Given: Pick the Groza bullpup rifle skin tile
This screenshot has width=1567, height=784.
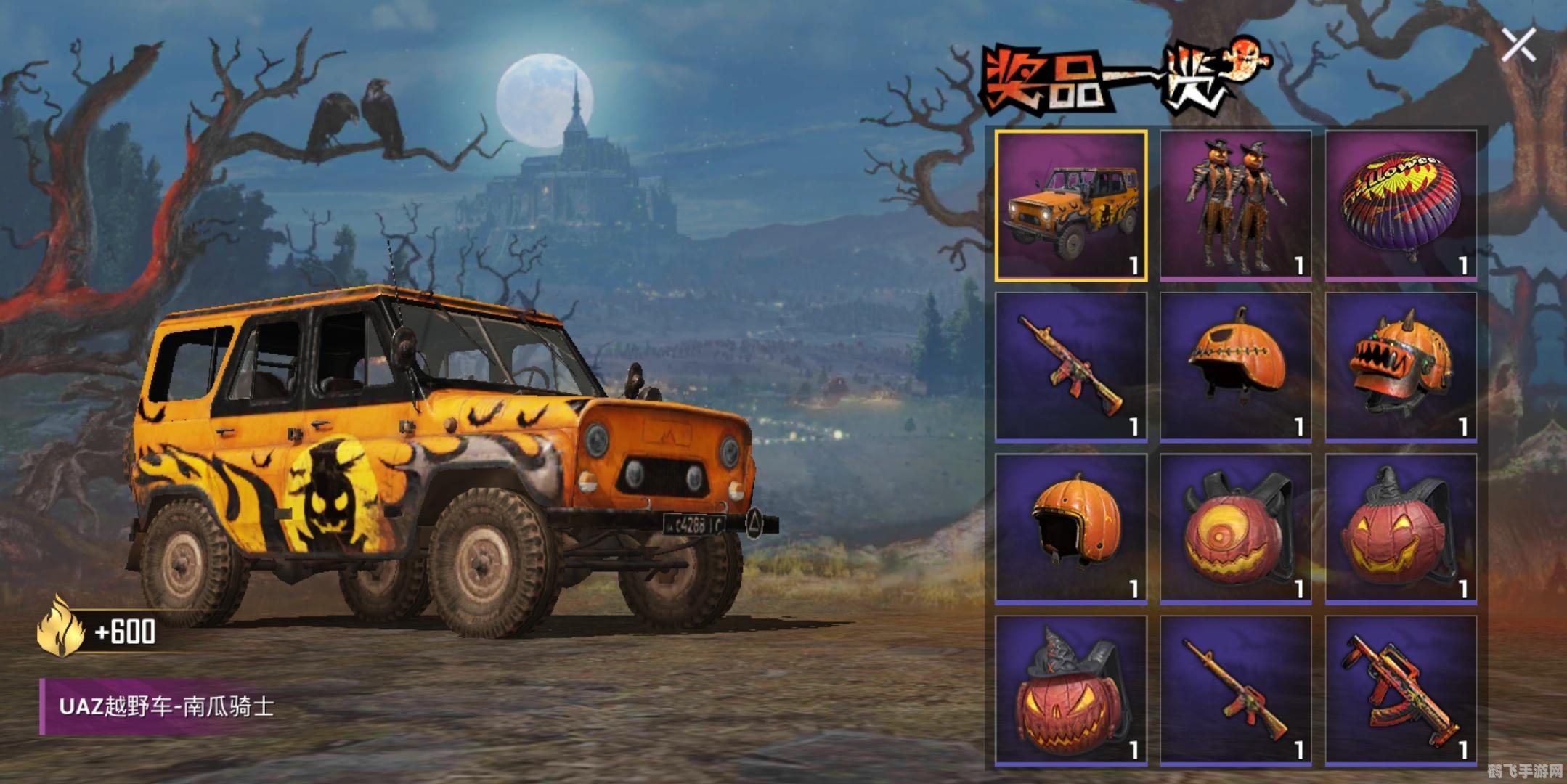Looking at the screenshot, I should (1401, 690).
